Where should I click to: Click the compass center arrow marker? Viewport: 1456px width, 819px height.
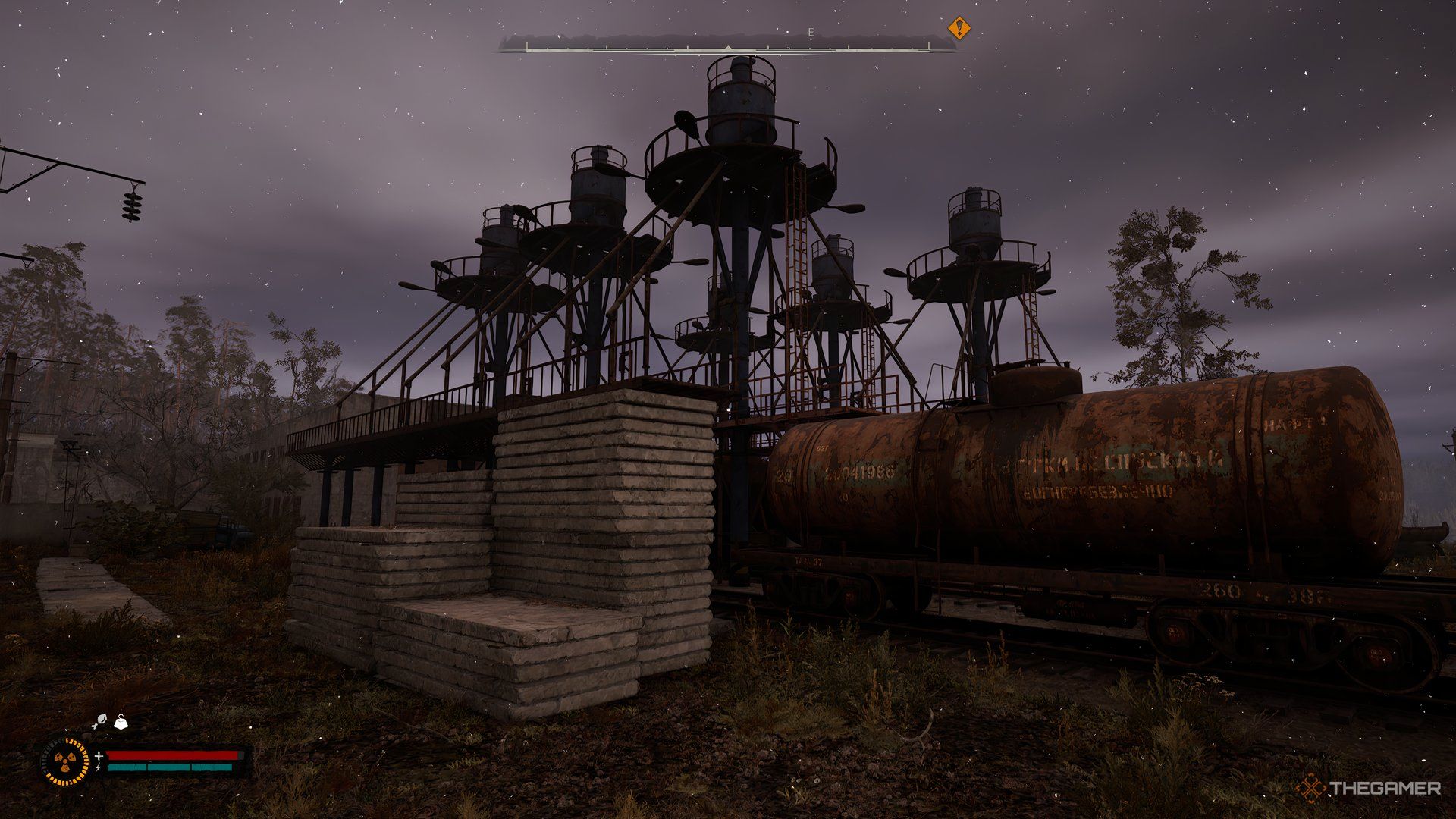[729, 47]
